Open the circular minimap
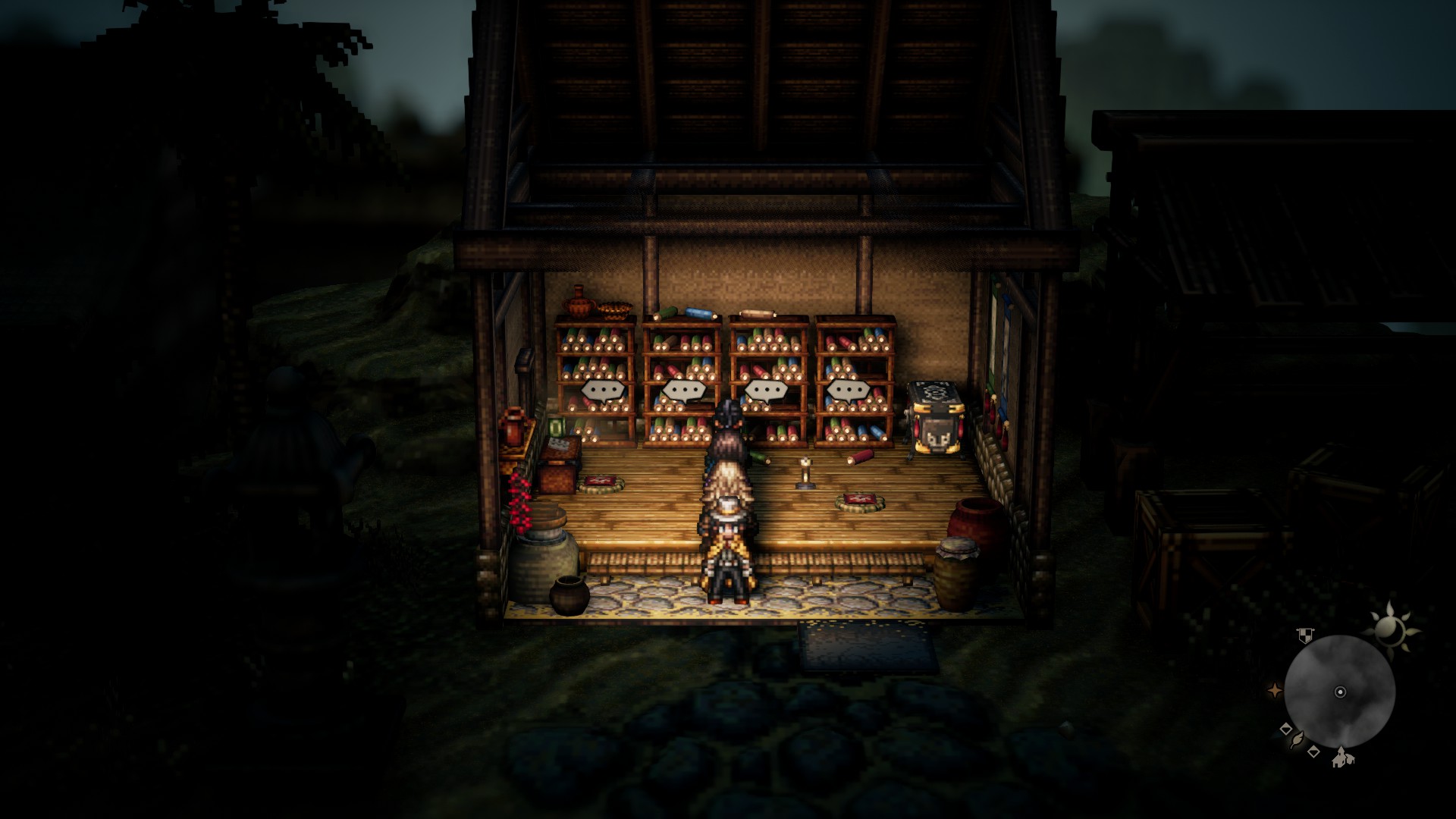 pyautogui.click(x=1339, y=691)
